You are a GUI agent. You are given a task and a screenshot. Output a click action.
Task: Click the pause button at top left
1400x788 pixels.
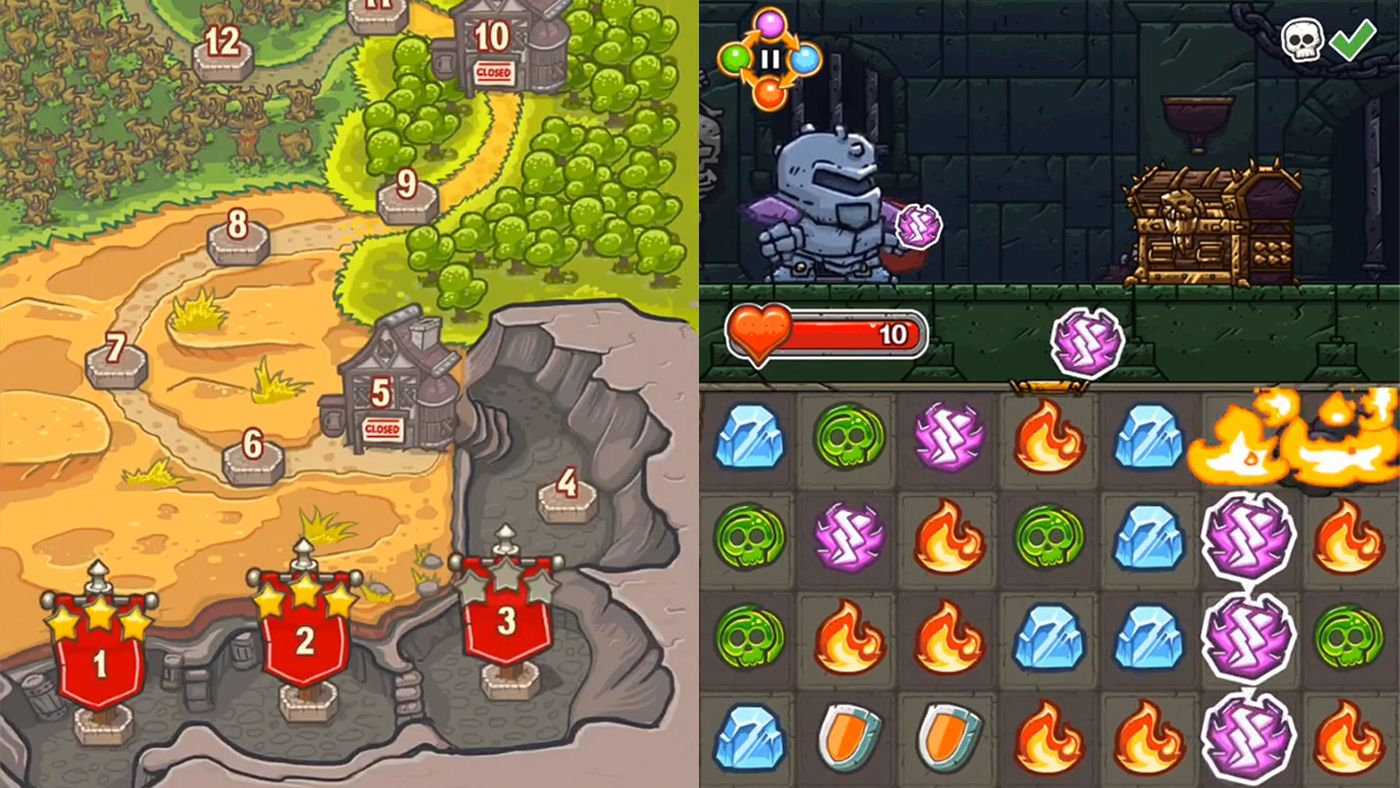pos(770,58)
